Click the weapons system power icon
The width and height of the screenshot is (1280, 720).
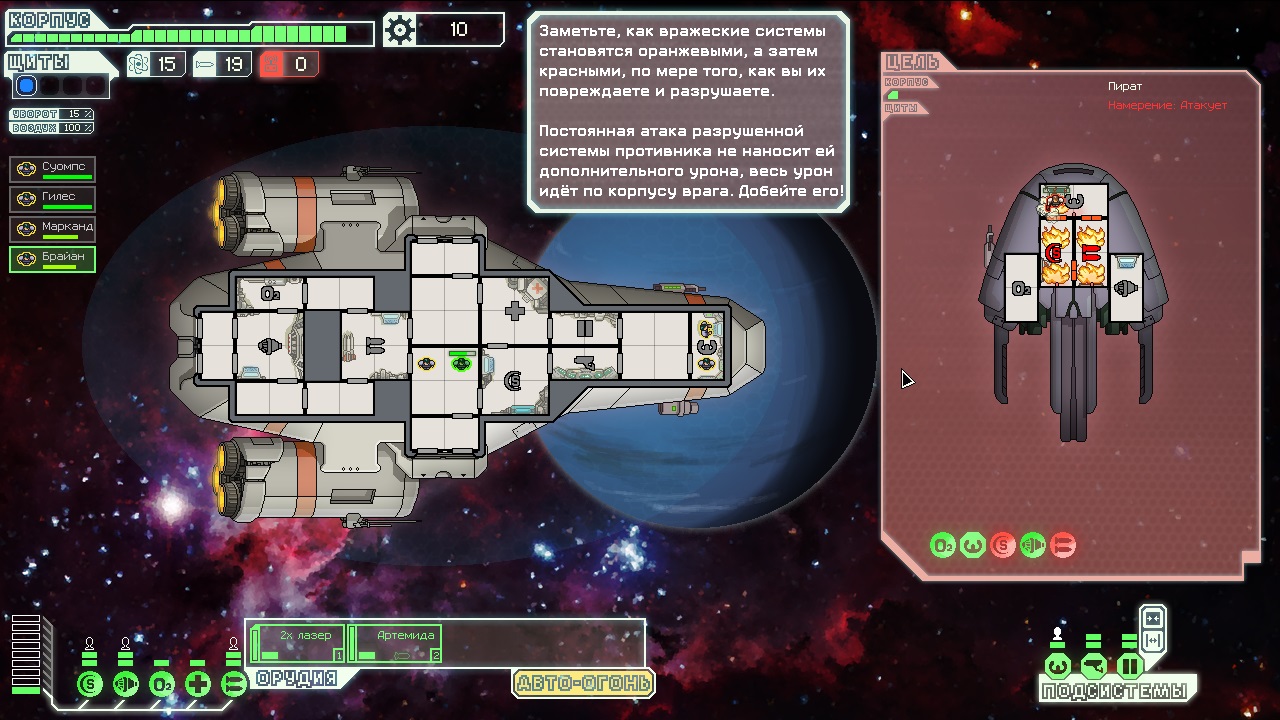click(234, 685)
